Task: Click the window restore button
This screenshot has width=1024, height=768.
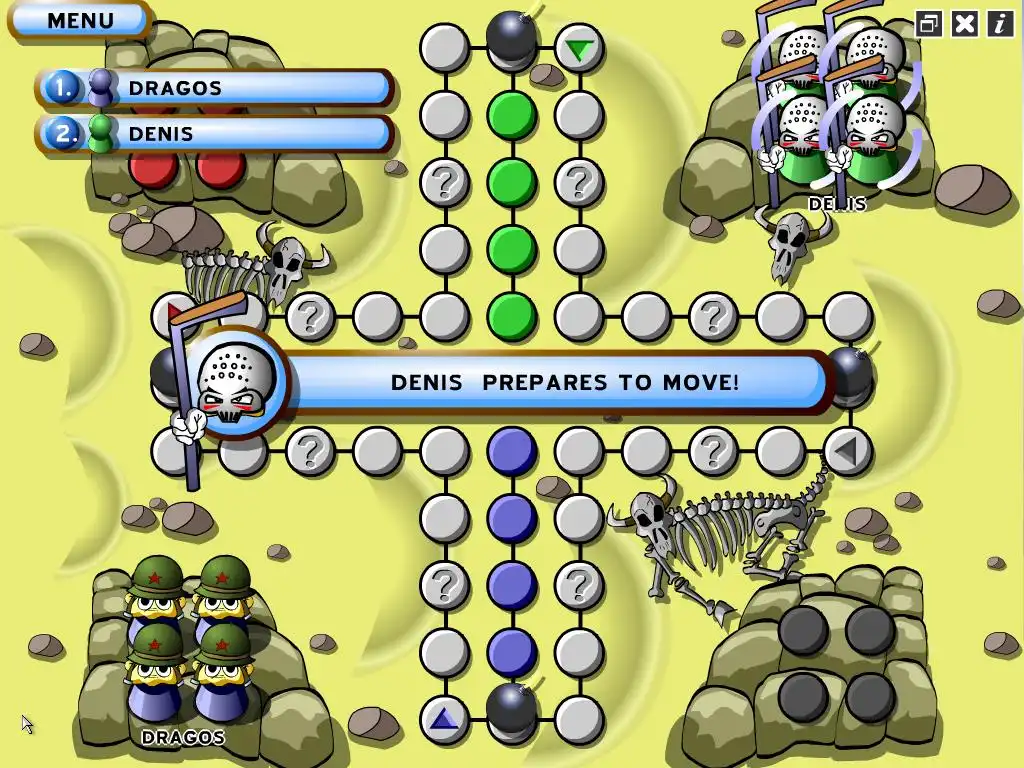Action: click(929, 24)
